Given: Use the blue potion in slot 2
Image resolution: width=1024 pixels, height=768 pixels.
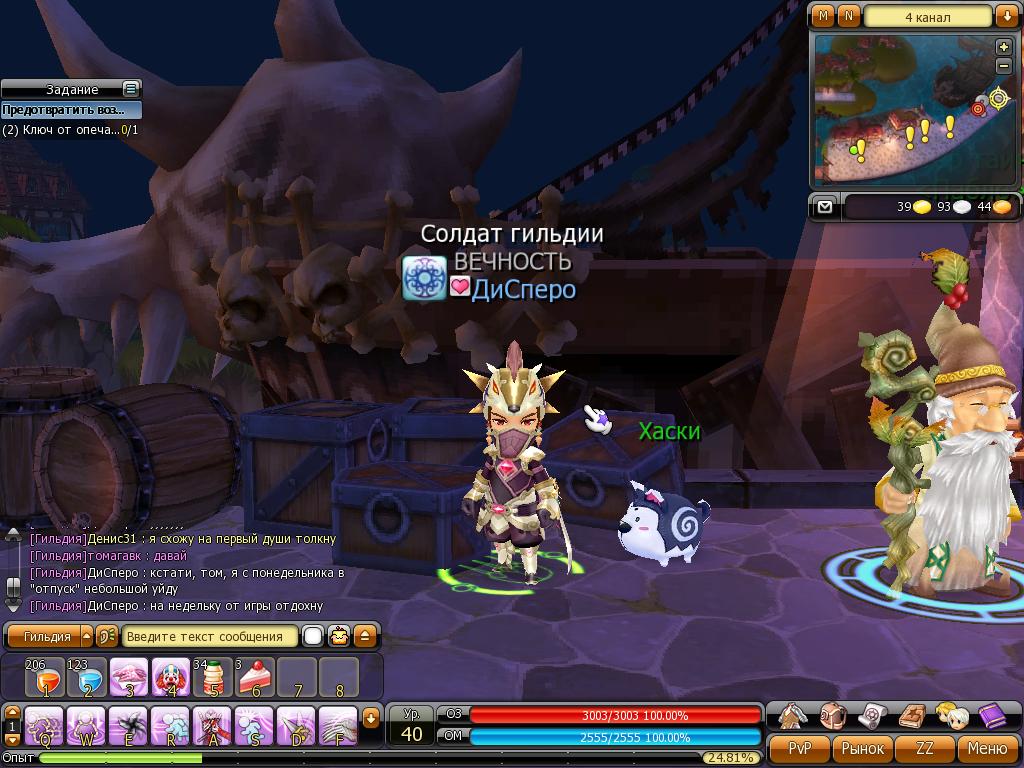Looking at the screenshot, I should click(x=87, y=678).
